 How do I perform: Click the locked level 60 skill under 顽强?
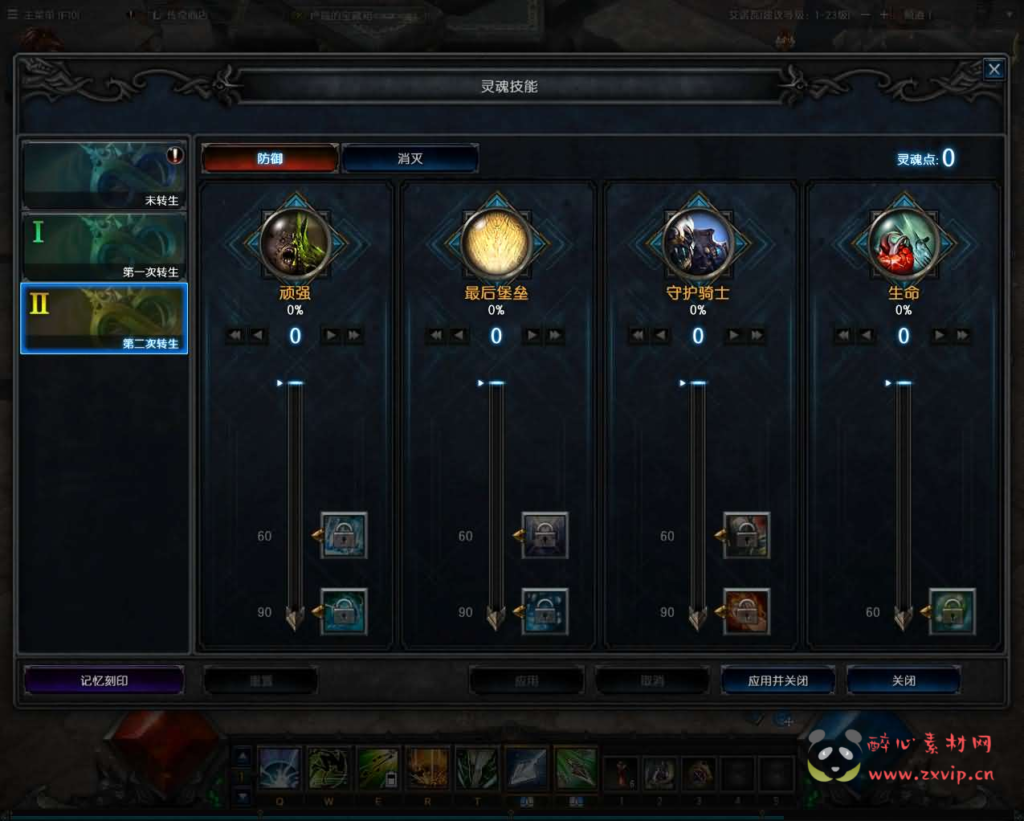pos(344,536)
